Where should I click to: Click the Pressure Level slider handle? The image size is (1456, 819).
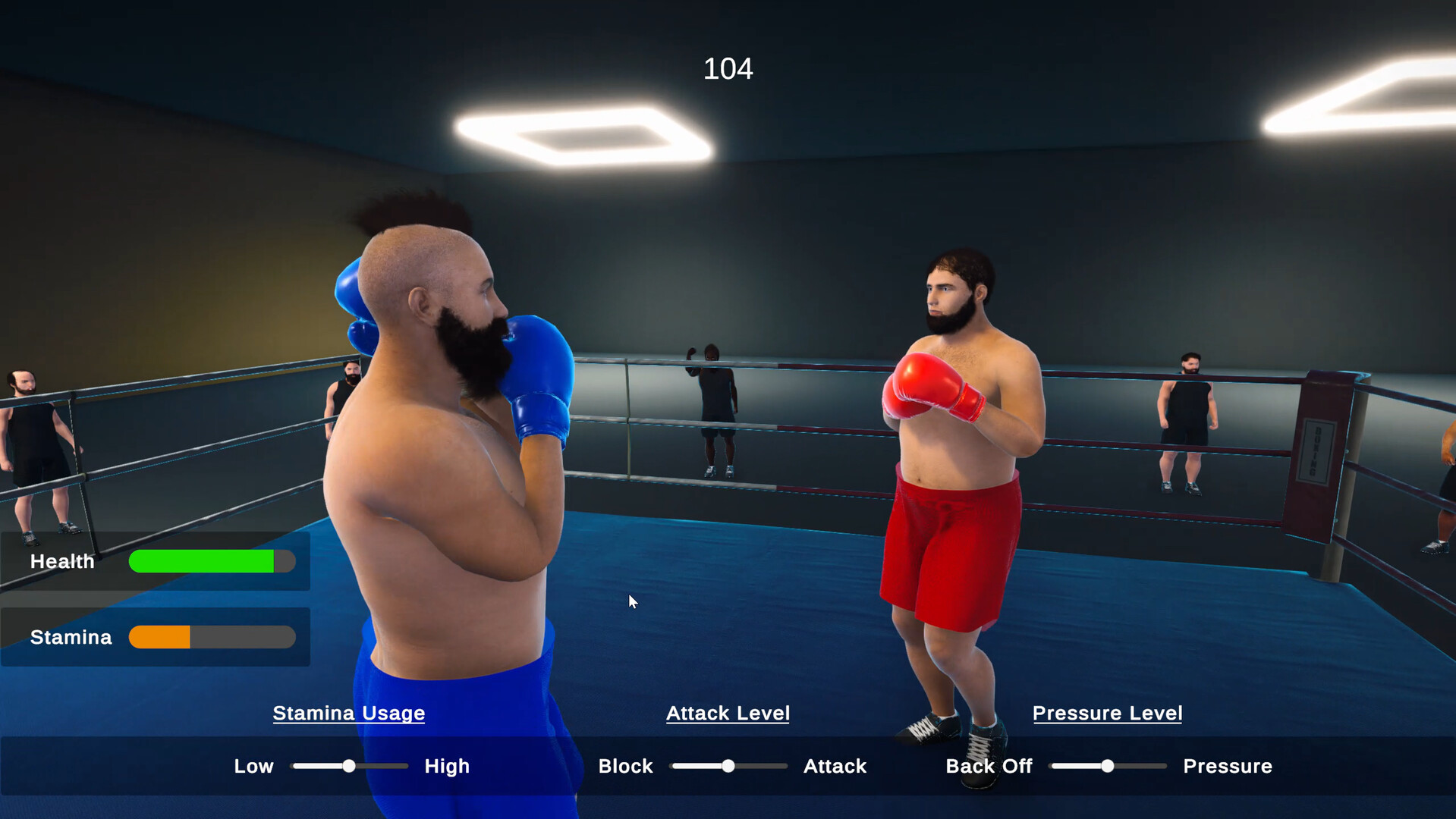[1108, 766]
